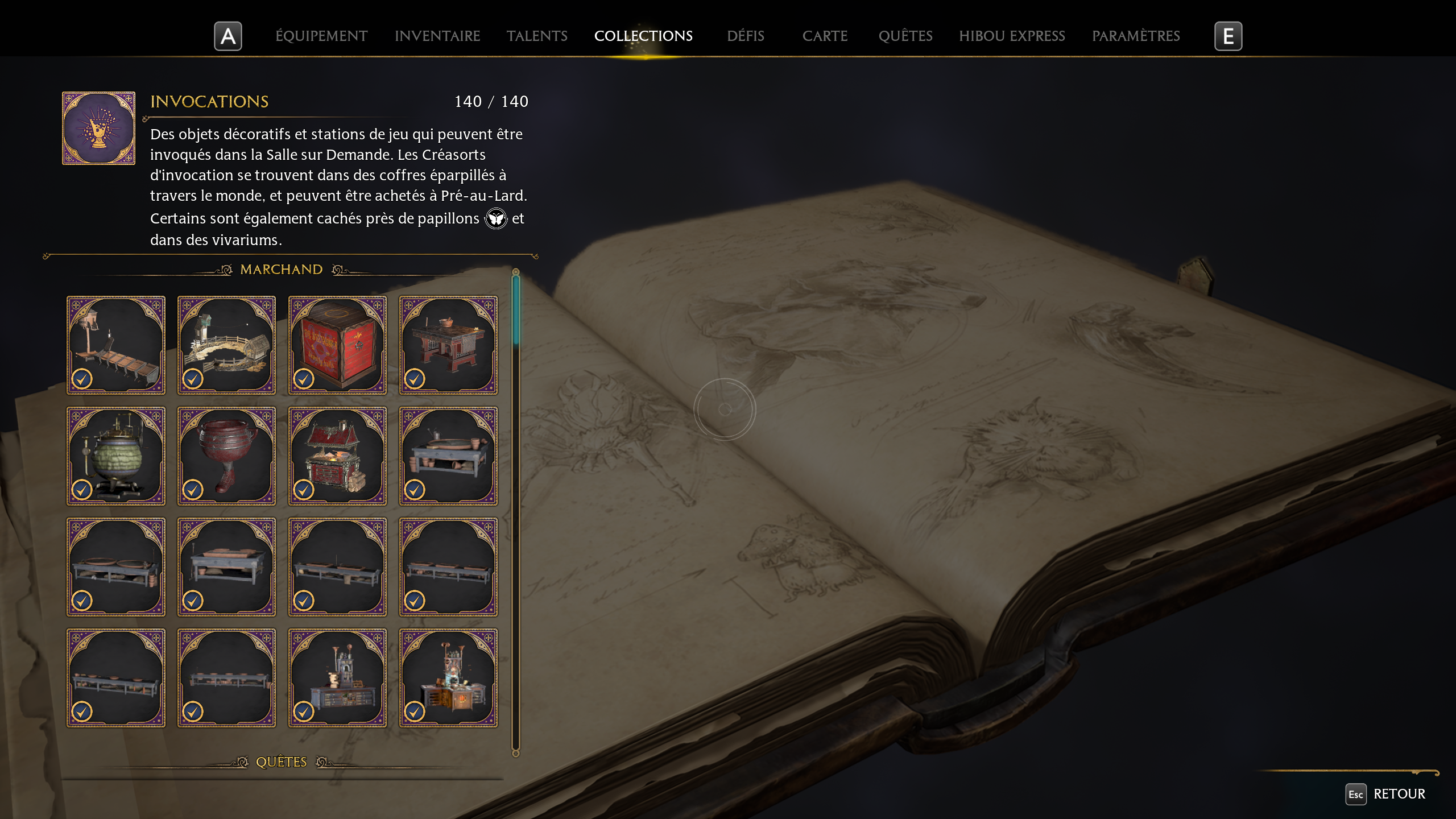The width and height of the screenshot is (1456, 819).
Task: Click the long workbench thumbnail in third row
Action: 337,566
